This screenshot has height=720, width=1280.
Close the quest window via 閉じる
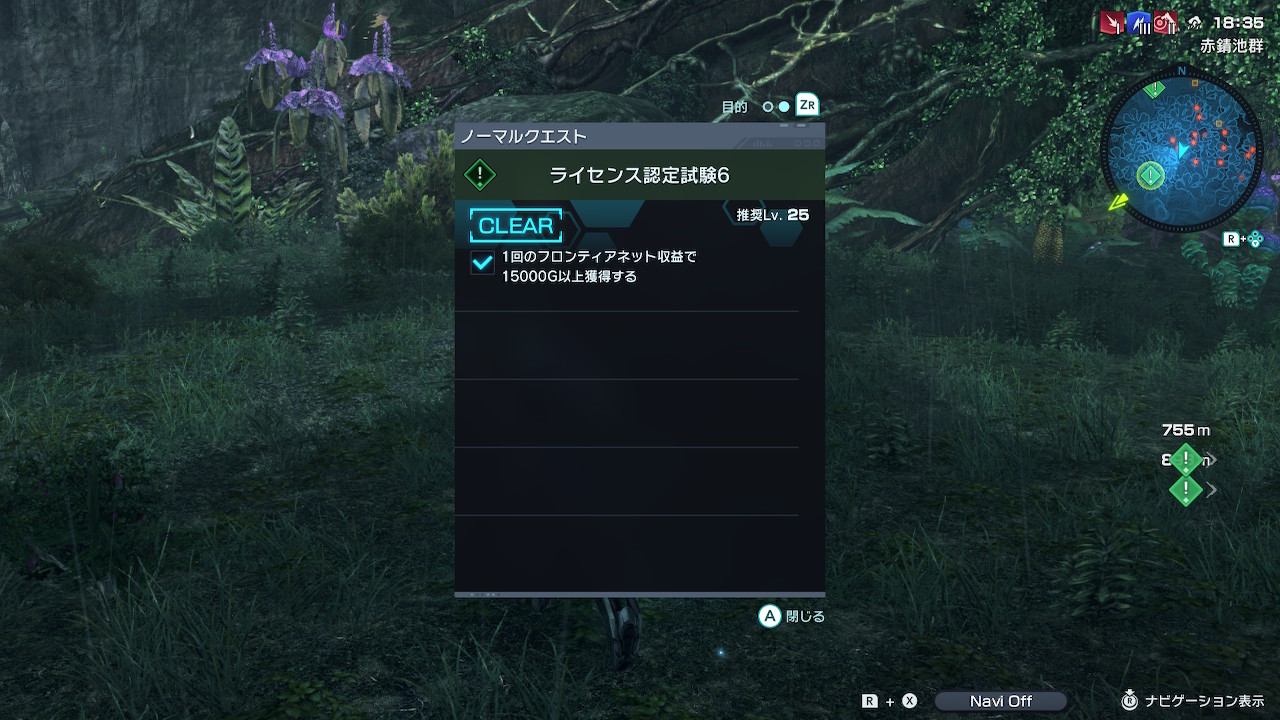tap(792, 616)
